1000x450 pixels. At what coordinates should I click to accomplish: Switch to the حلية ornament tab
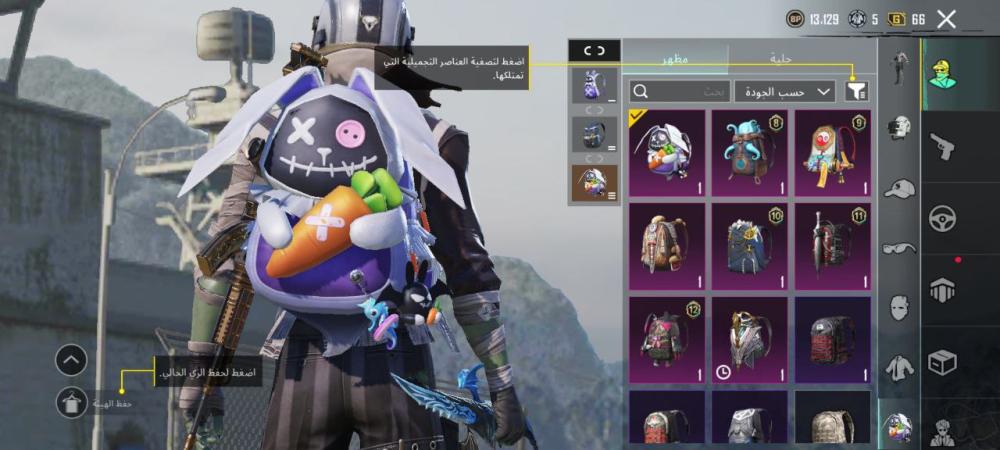tap(781, 59)
